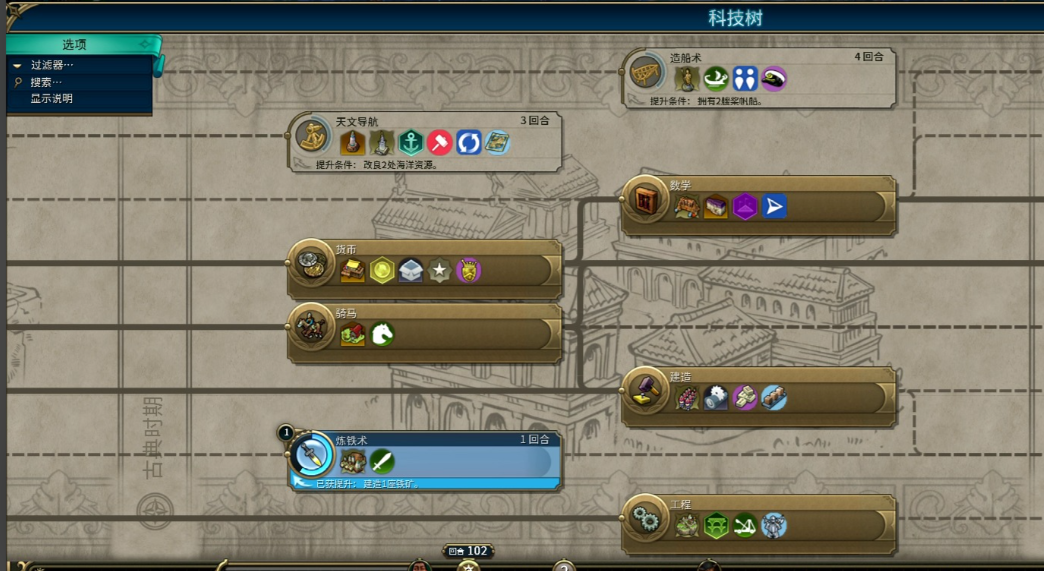Choose the 工程 technology node
1044x571 pixels.
[x=645, y=519]
